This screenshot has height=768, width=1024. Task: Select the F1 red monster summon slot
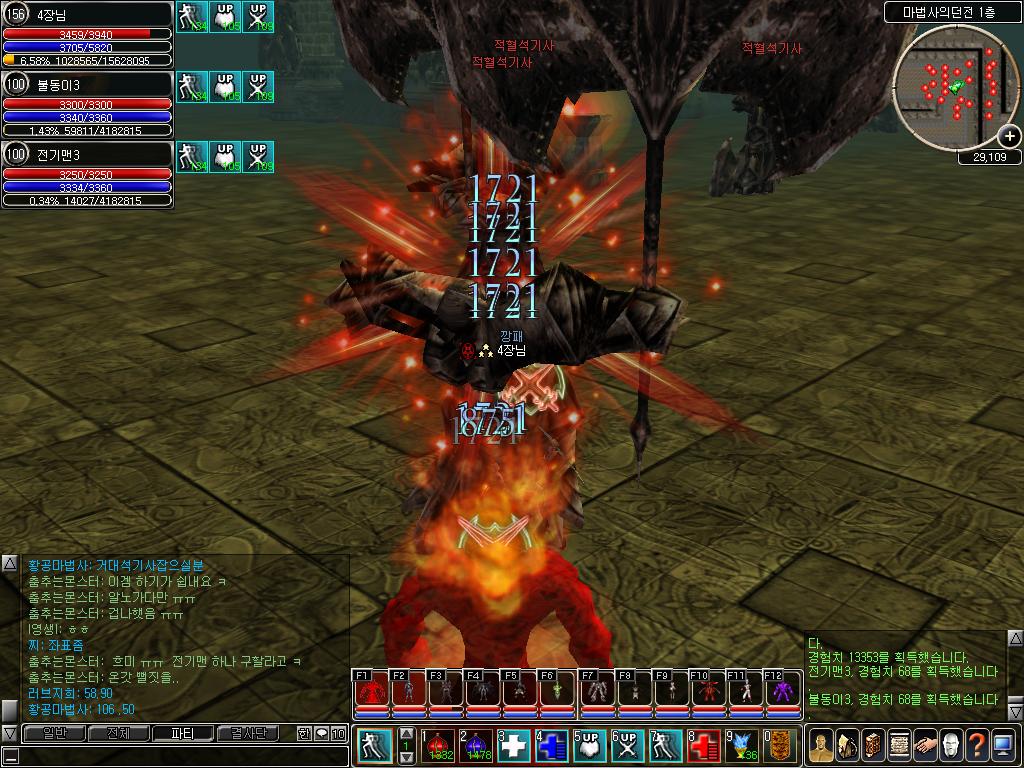370,691
